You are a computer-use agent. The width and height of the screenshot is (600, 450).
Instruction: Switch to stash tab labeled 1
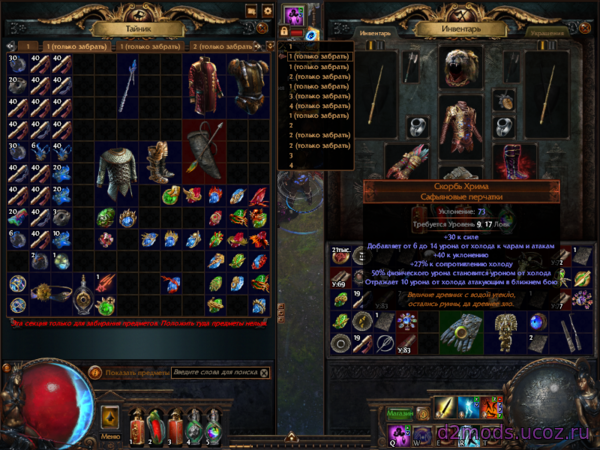(30, 46)
